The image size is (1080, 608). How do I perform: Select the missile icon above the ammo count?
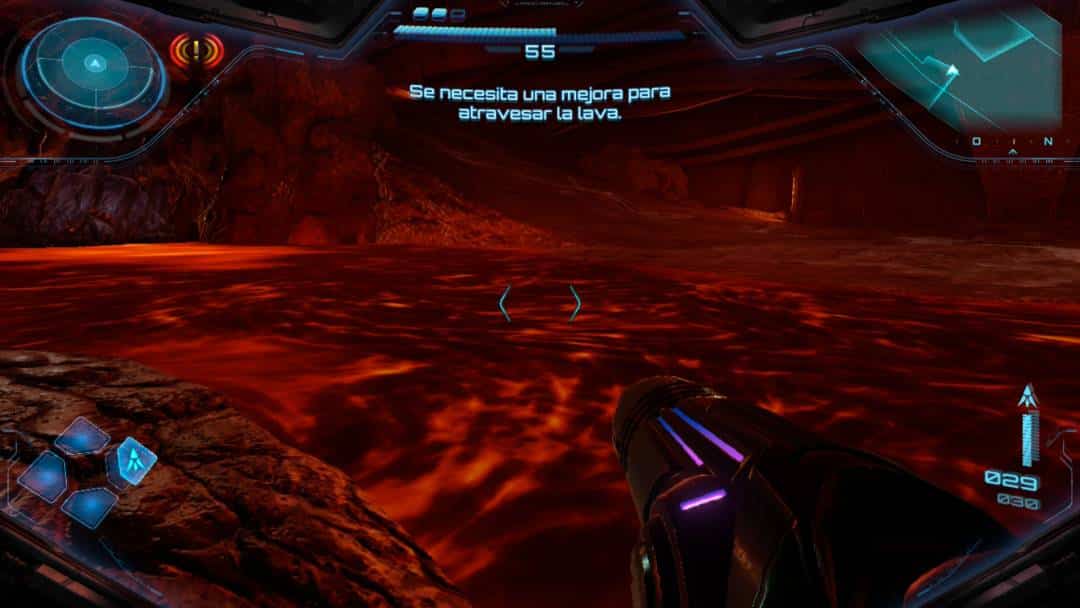tap(1025, 397)
